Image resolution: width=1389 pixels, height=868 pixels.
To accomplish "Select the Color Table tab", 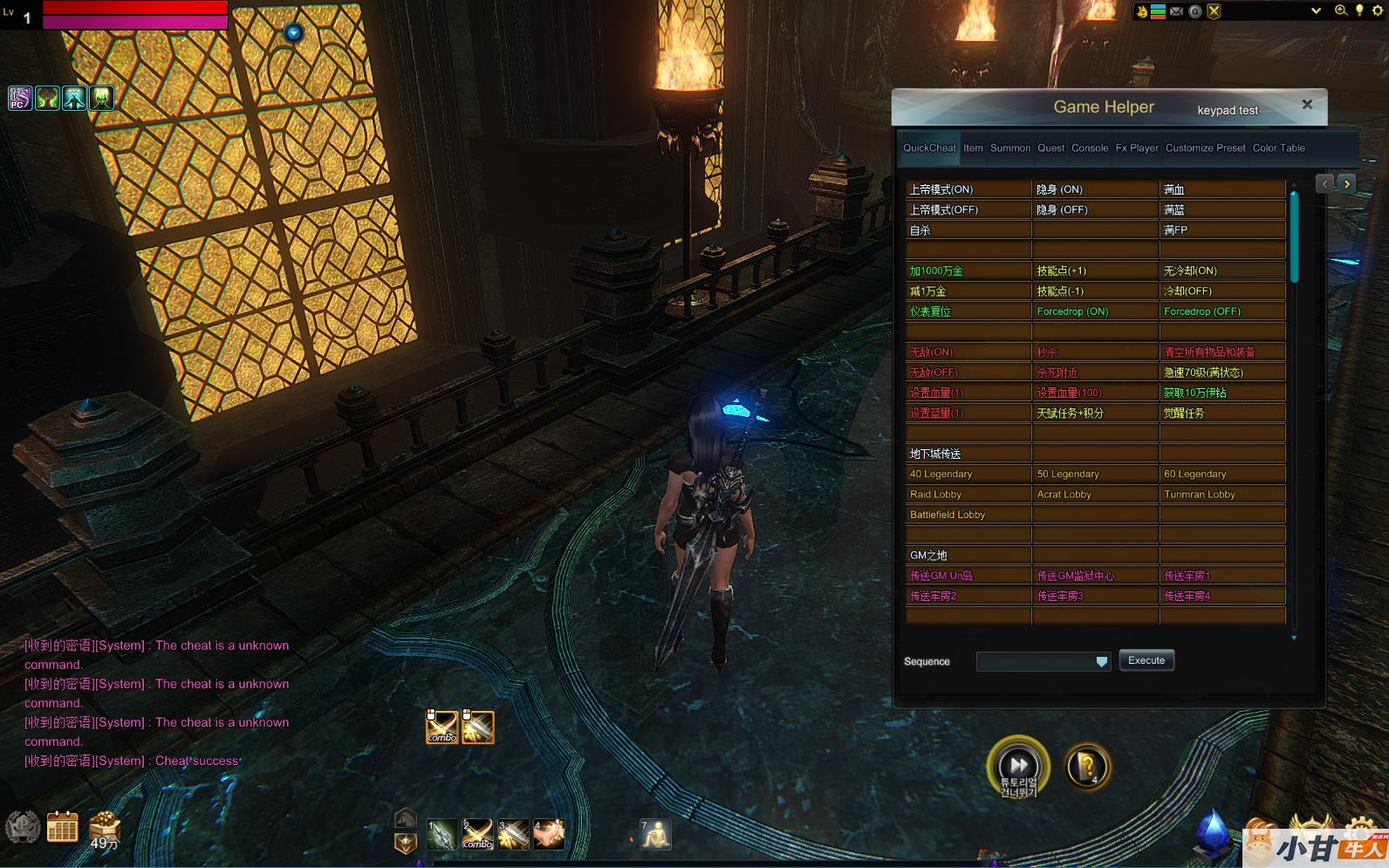I will [x=1278, y=148].
